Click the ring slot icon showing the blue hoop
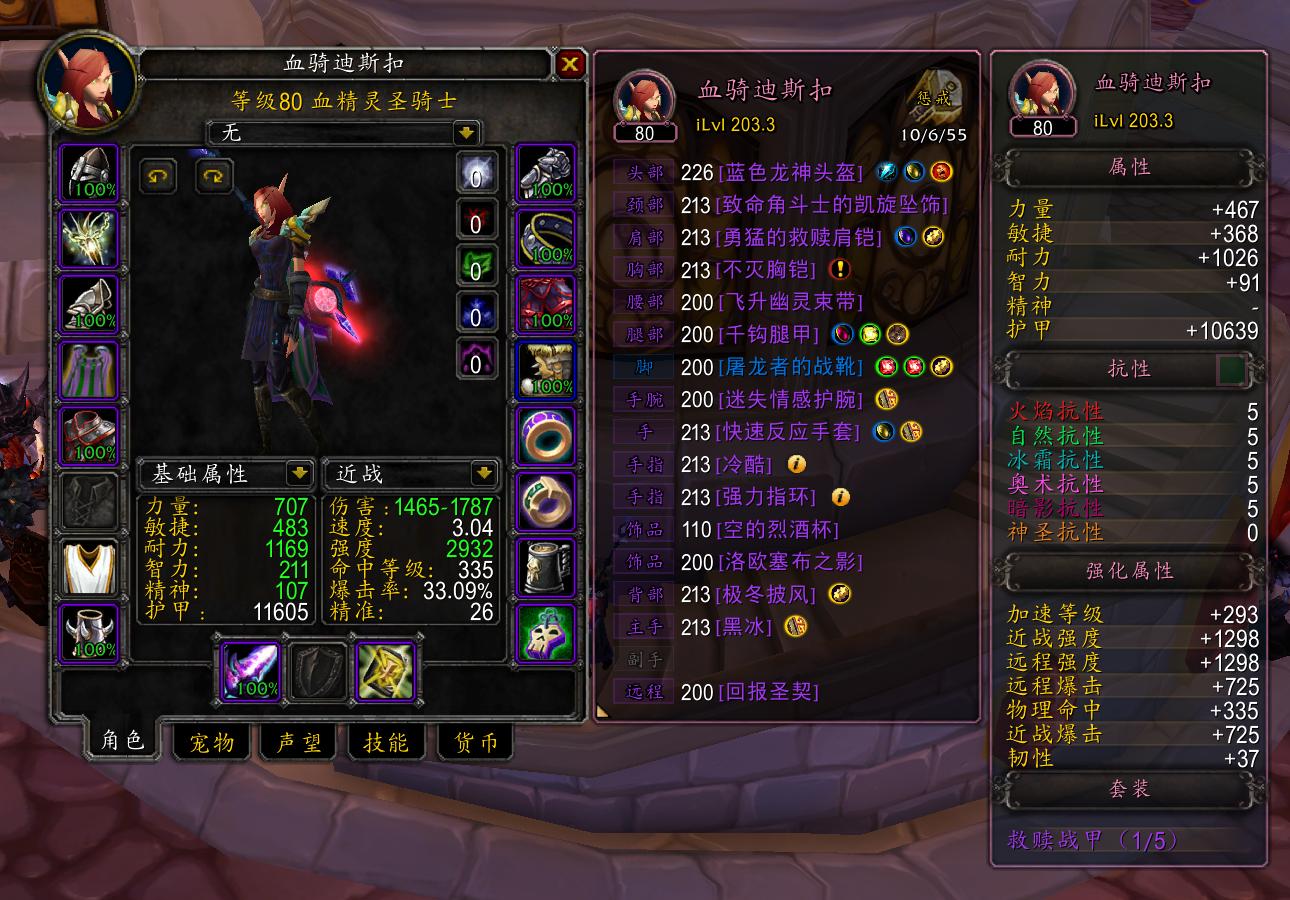1290x900 pixels. [x=544, y=438]
